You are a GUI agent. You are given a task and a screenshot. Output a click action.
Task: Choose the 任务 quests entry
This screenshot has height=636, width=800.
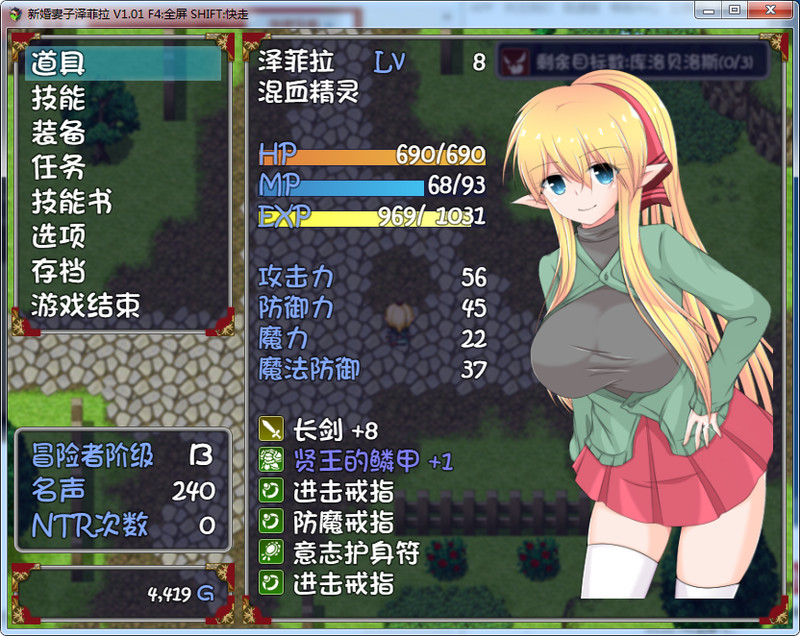[58, 167]
